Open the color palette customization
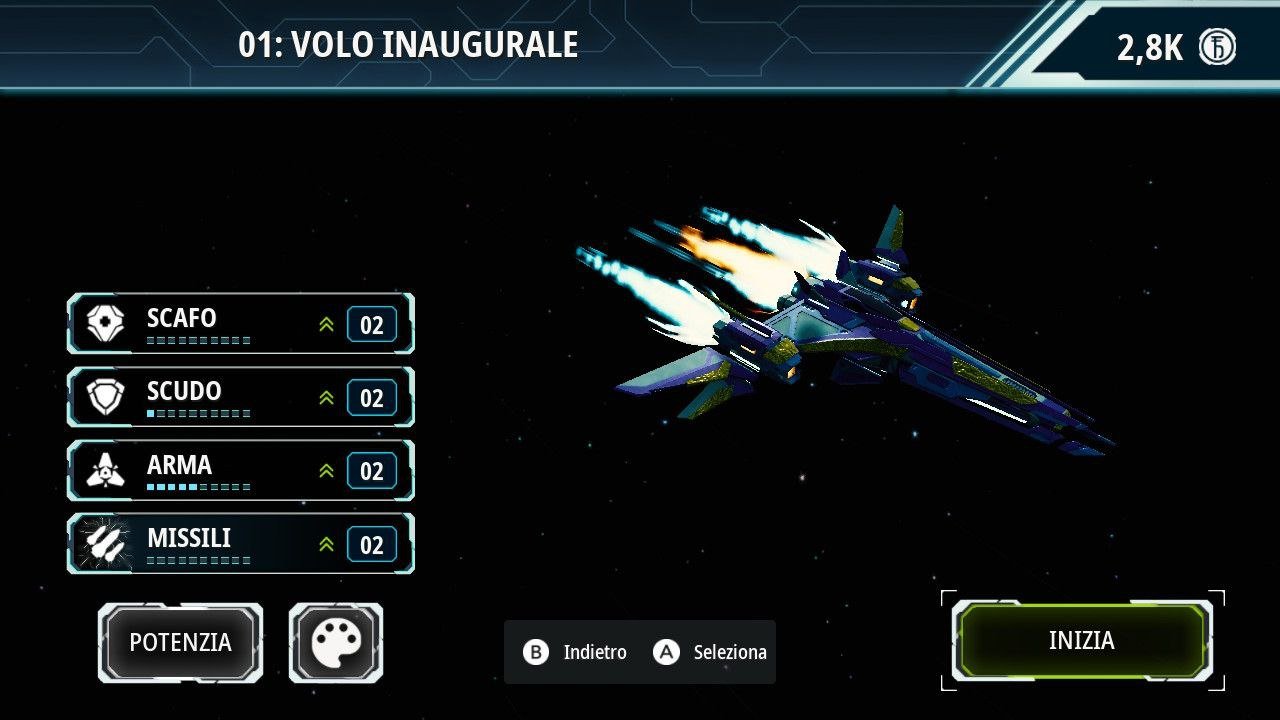 [x=335, y=642]
